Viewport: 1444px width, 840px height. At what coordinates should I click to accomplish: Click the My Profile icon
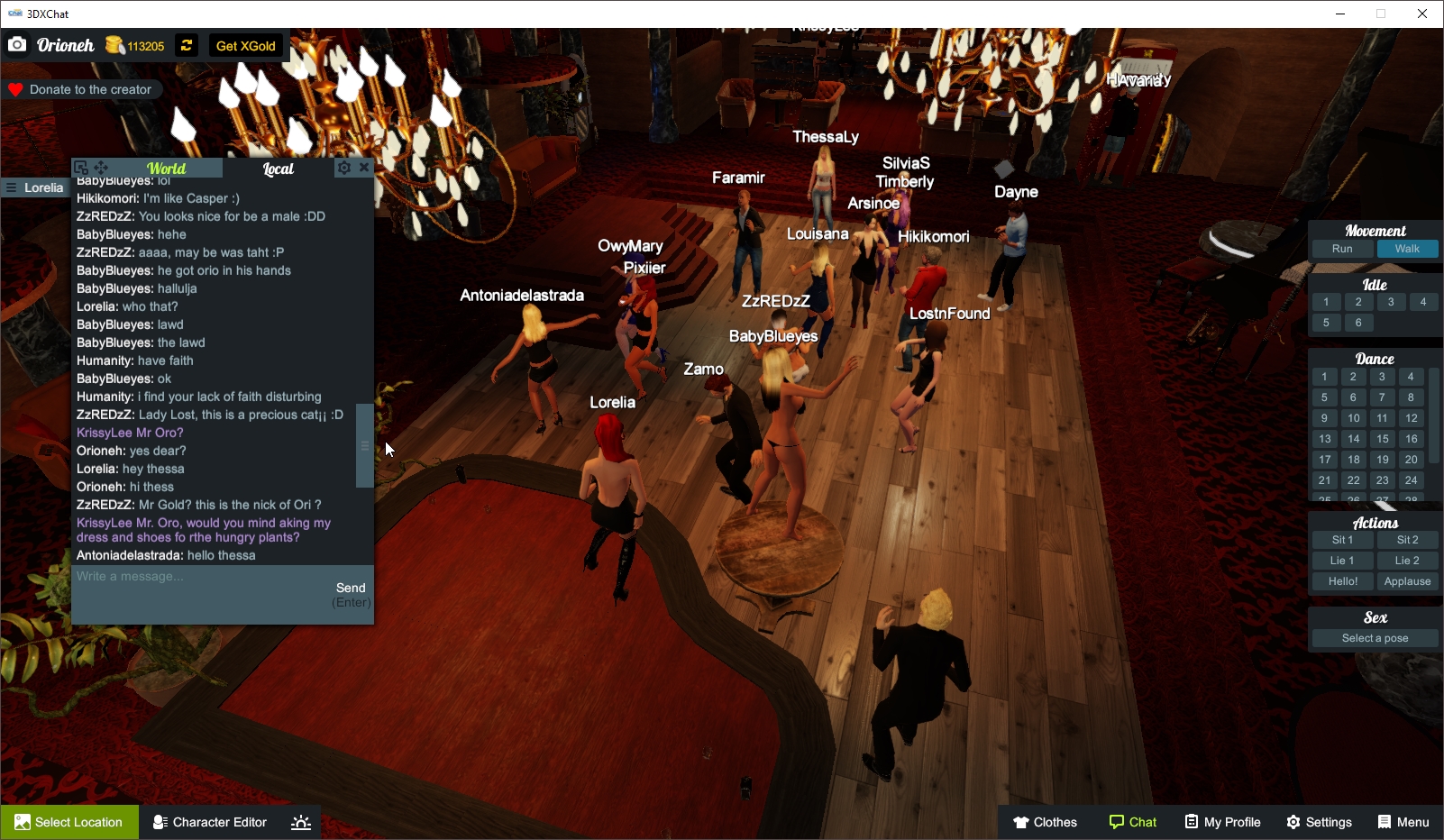click(1192, 821)
